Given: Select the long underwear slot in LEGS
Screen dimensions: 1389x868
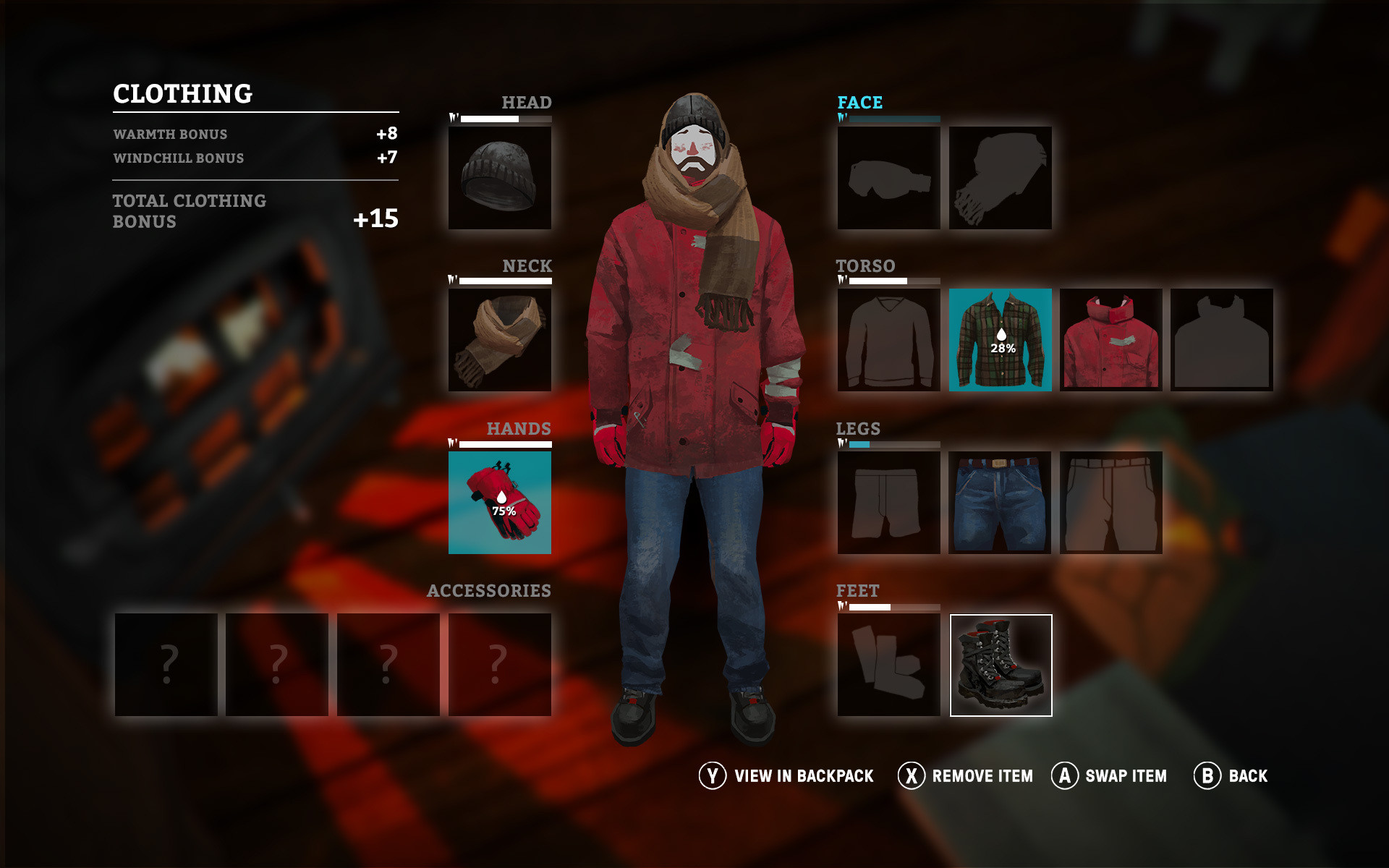Looking at the screenshot, I should coord(888,503).
